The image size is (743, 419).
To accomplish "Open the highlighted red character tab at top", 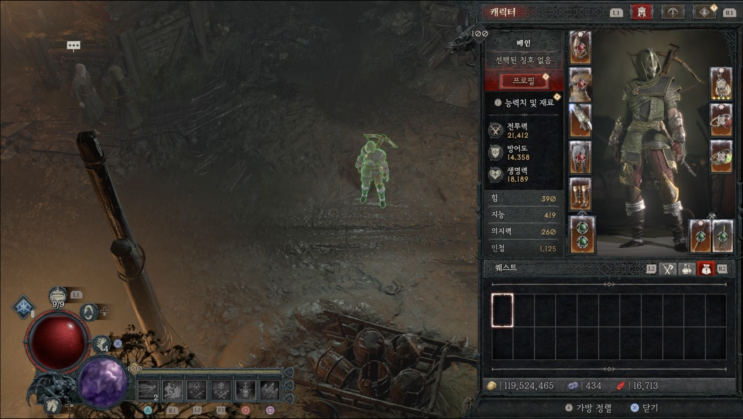I will tap(641, 12).
